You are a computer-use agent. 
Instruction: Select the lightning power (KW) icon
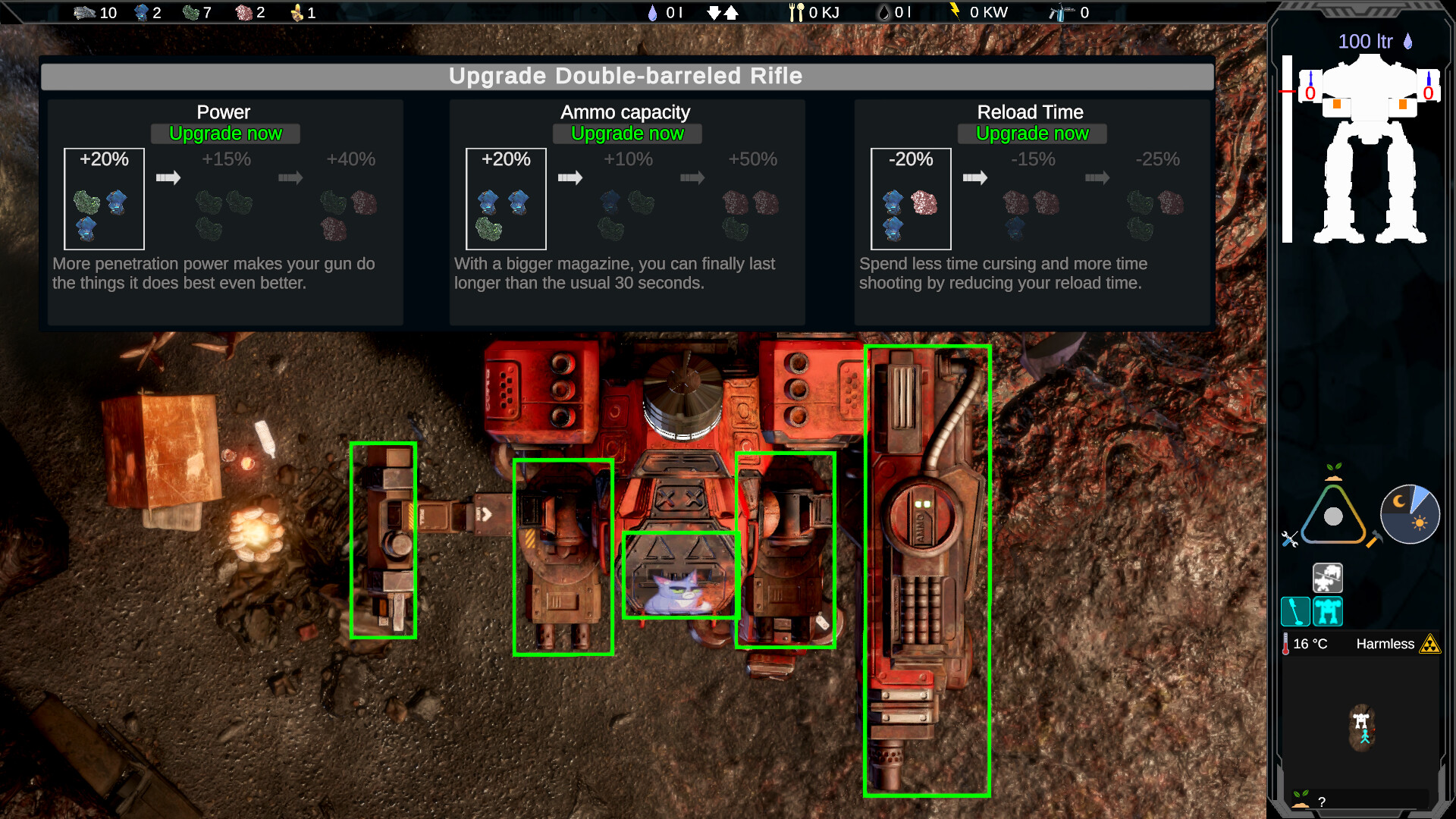955,12
